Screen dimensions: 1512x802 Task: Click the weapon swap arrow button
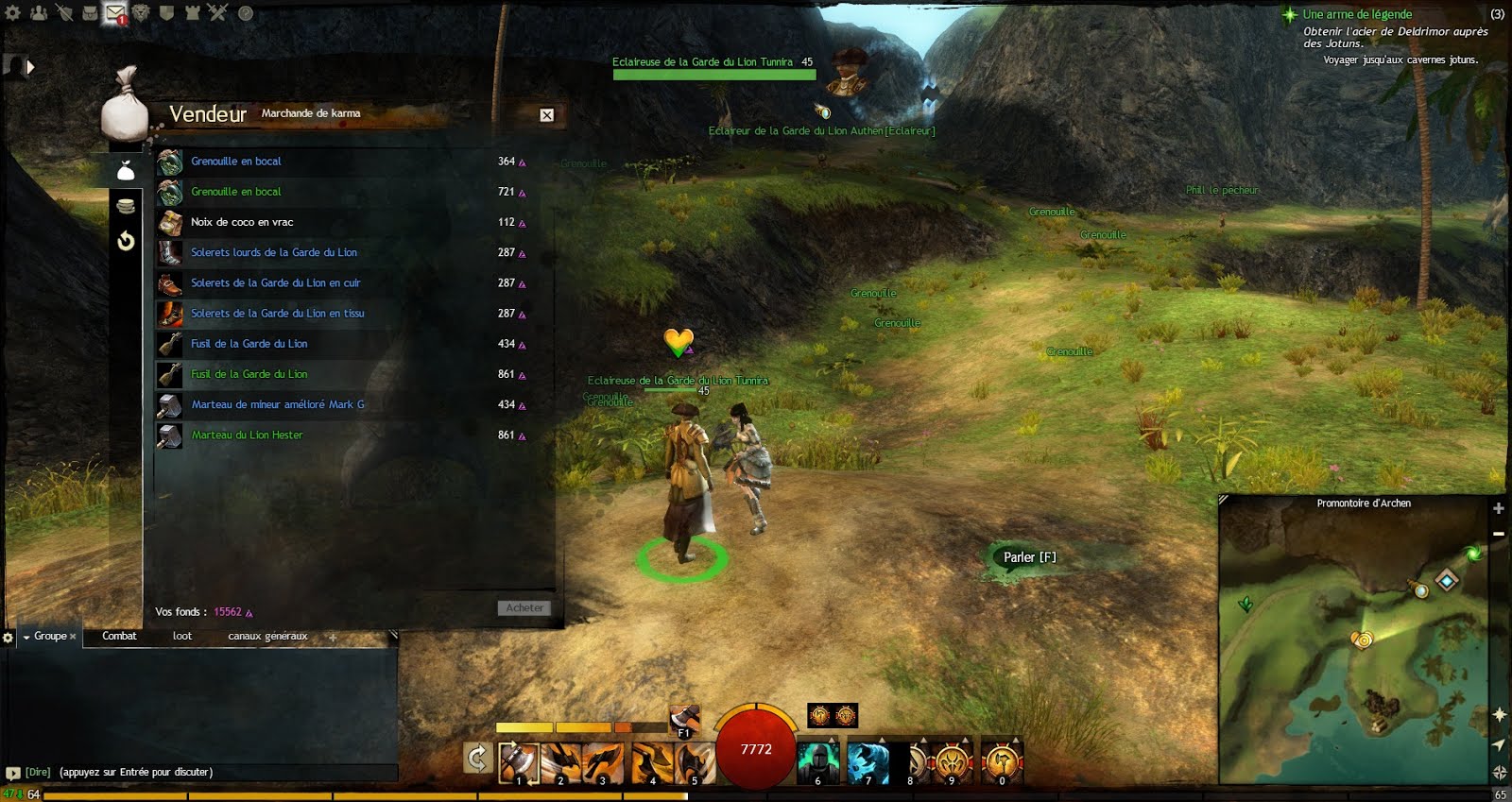[x=477, y=759]
